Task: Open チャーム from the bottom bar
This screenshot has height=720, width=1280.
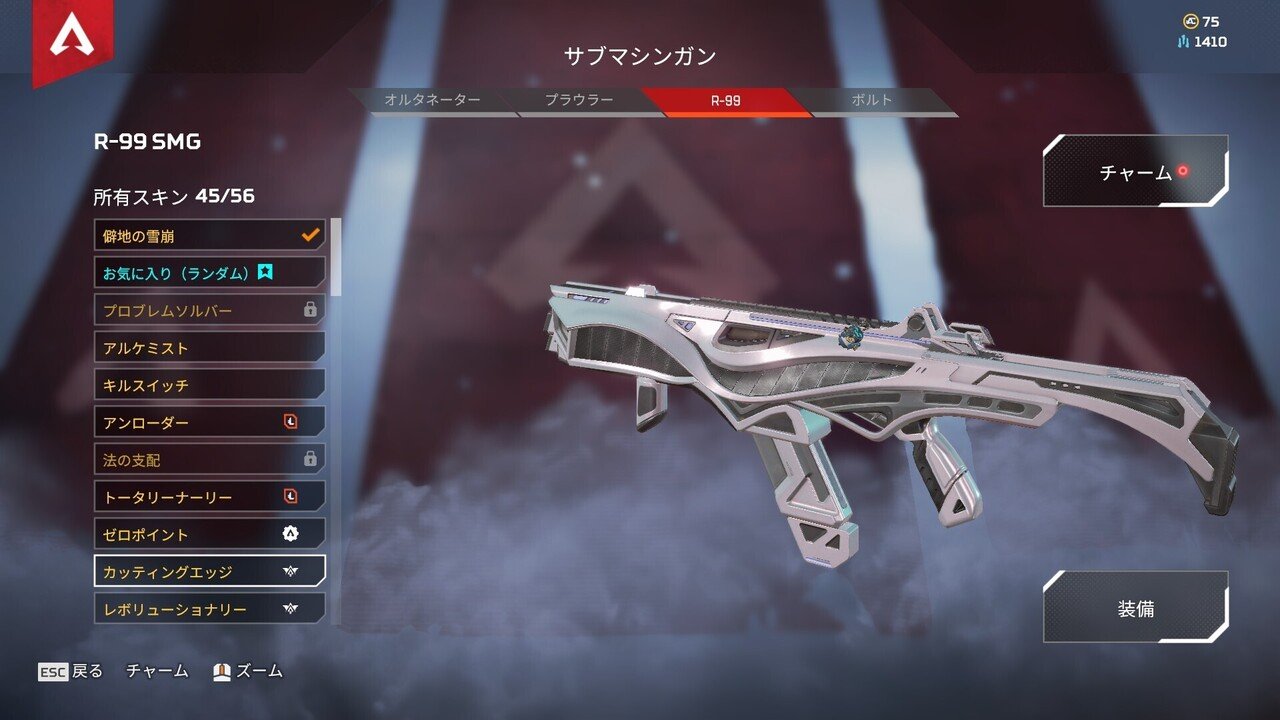Action: (x=156, y=671)
